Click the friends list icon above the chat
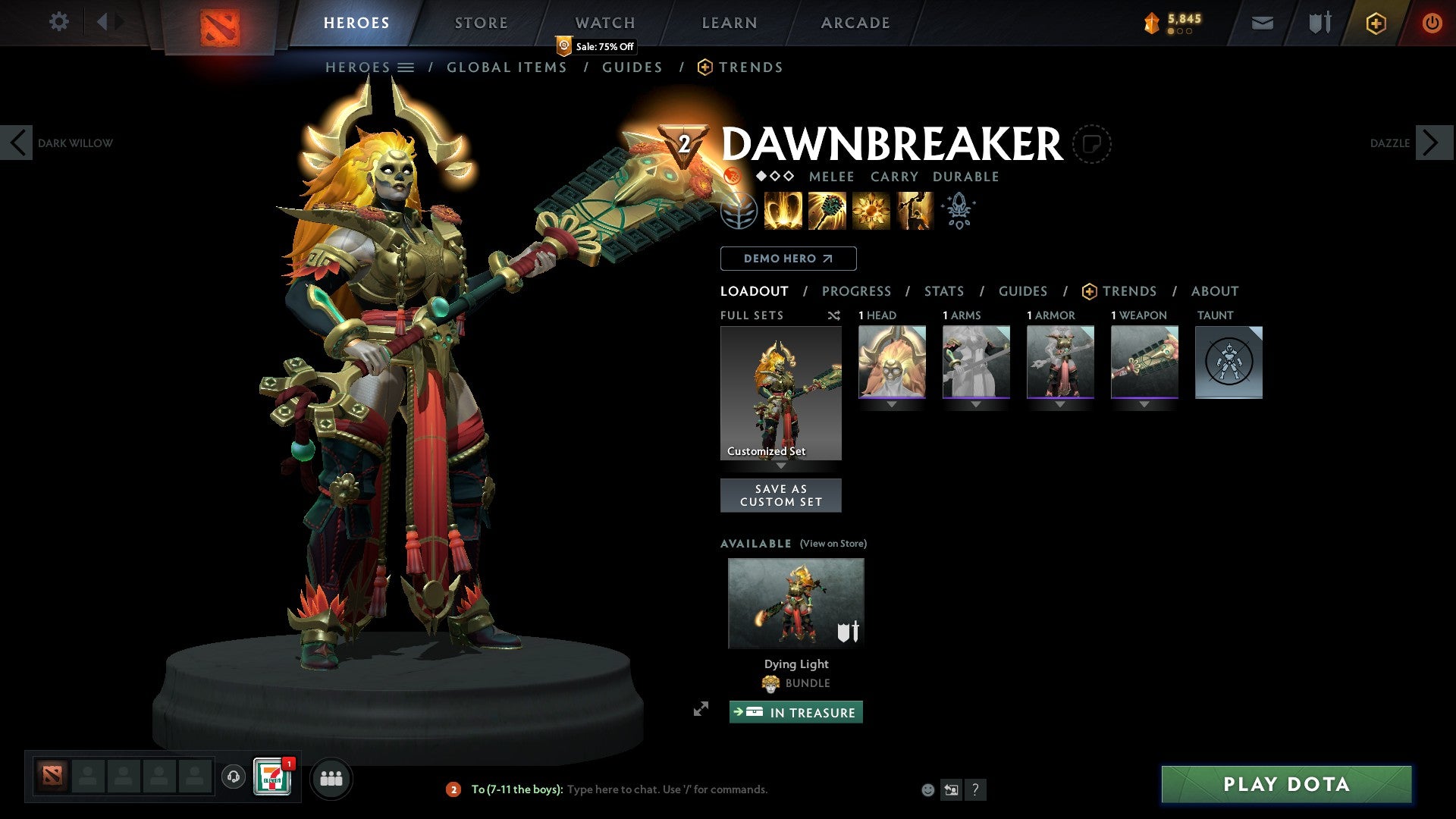This screenshot has width=1456, height=819. tap(331, 777)
